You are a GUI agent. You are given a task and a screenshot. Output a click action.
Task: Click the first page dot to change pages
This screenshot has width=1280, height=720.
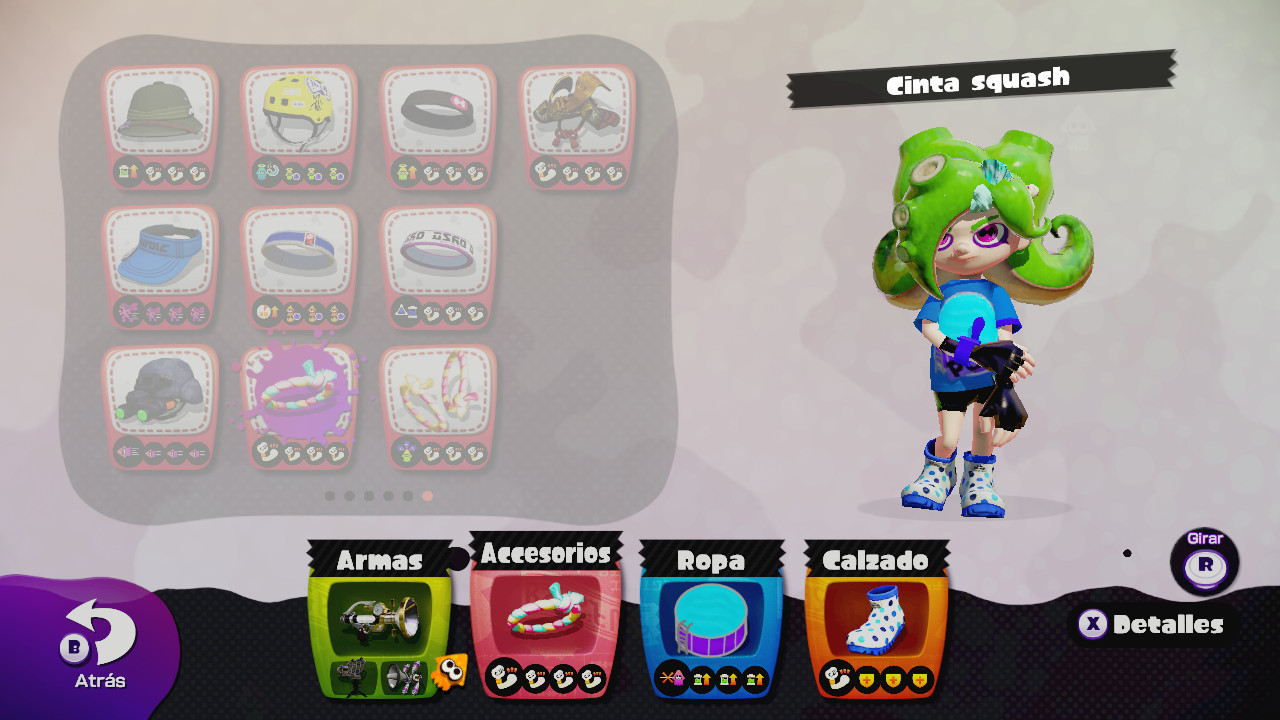331,493
